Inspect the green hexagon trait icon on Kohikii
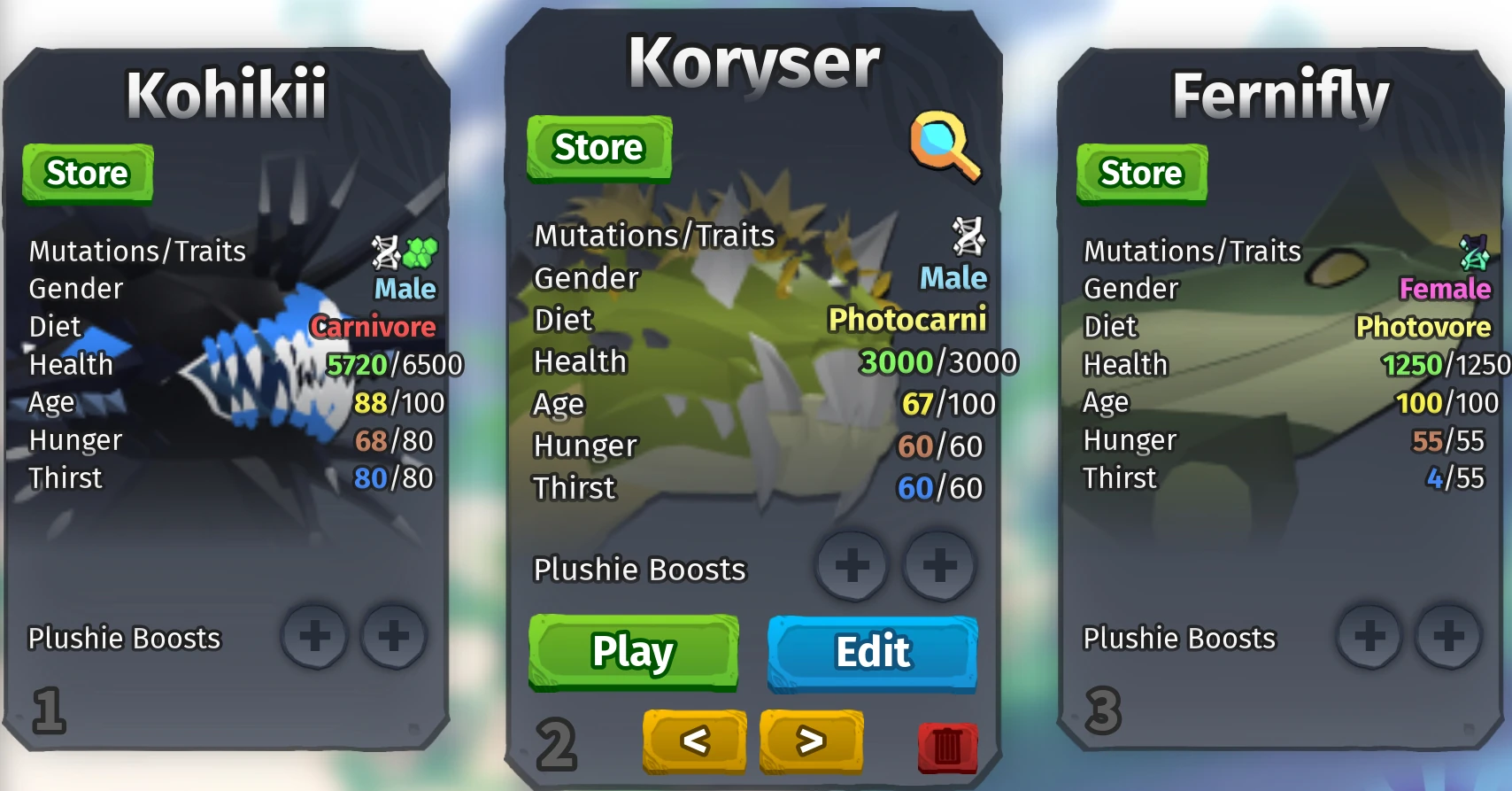 (x=421, y=253)
